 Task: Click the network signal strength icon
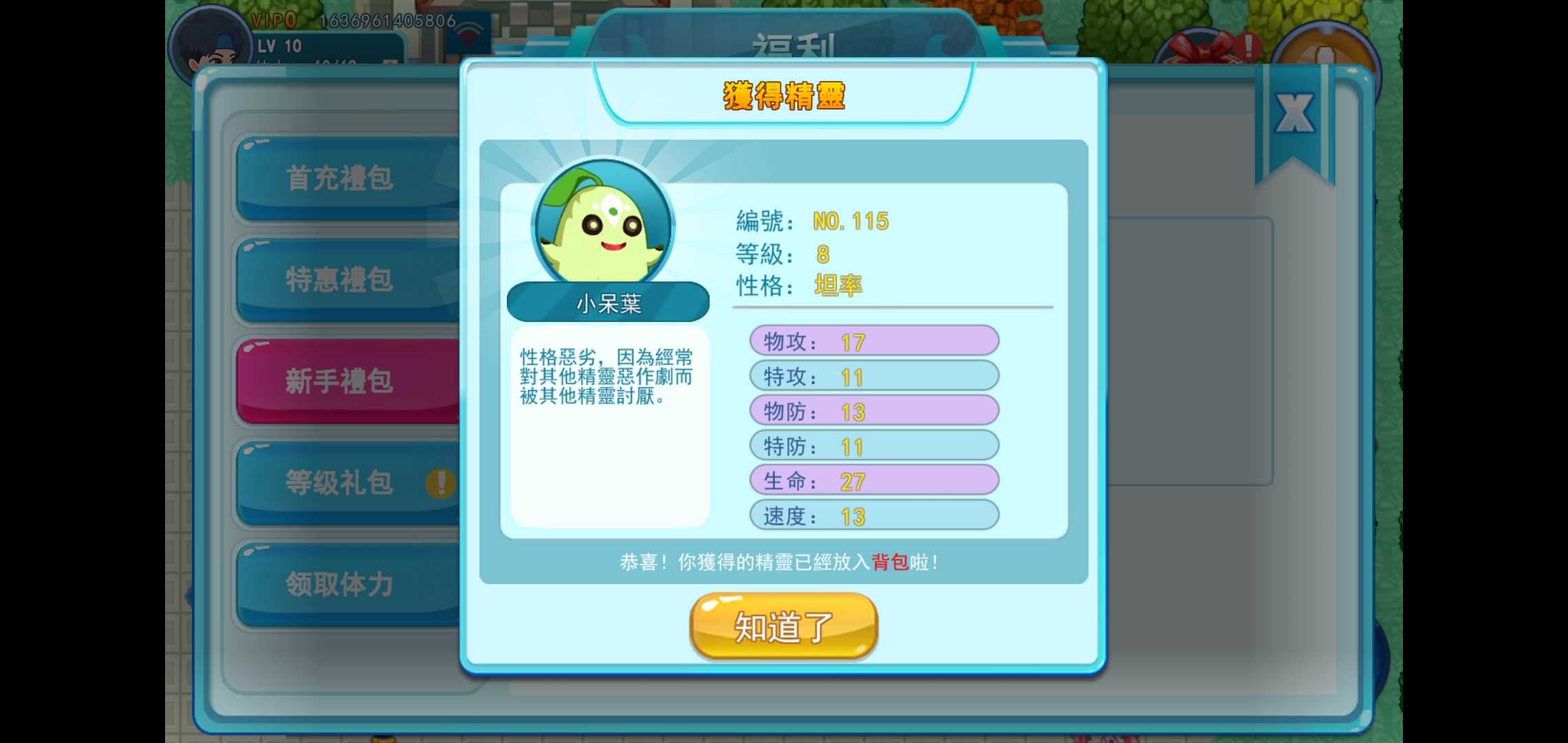click(470, 33)
